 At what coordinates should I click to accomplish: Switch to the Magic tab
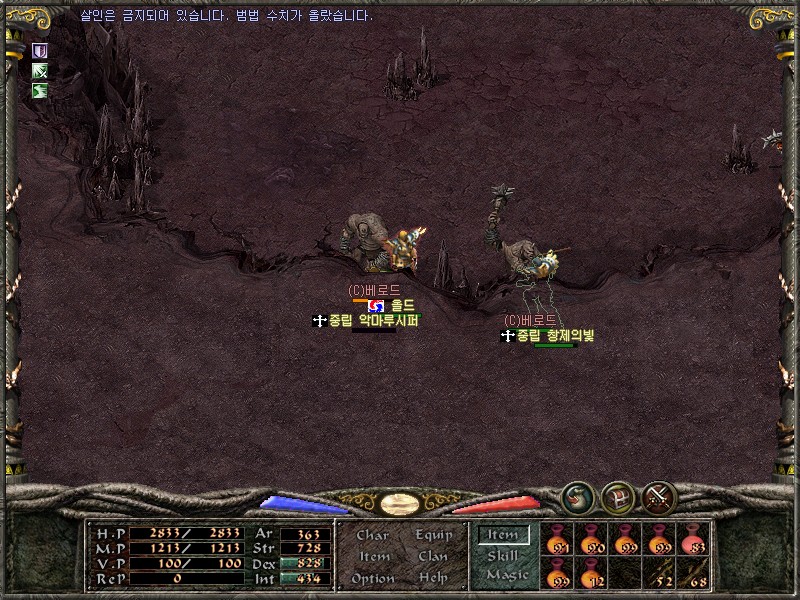click(506, 576)
